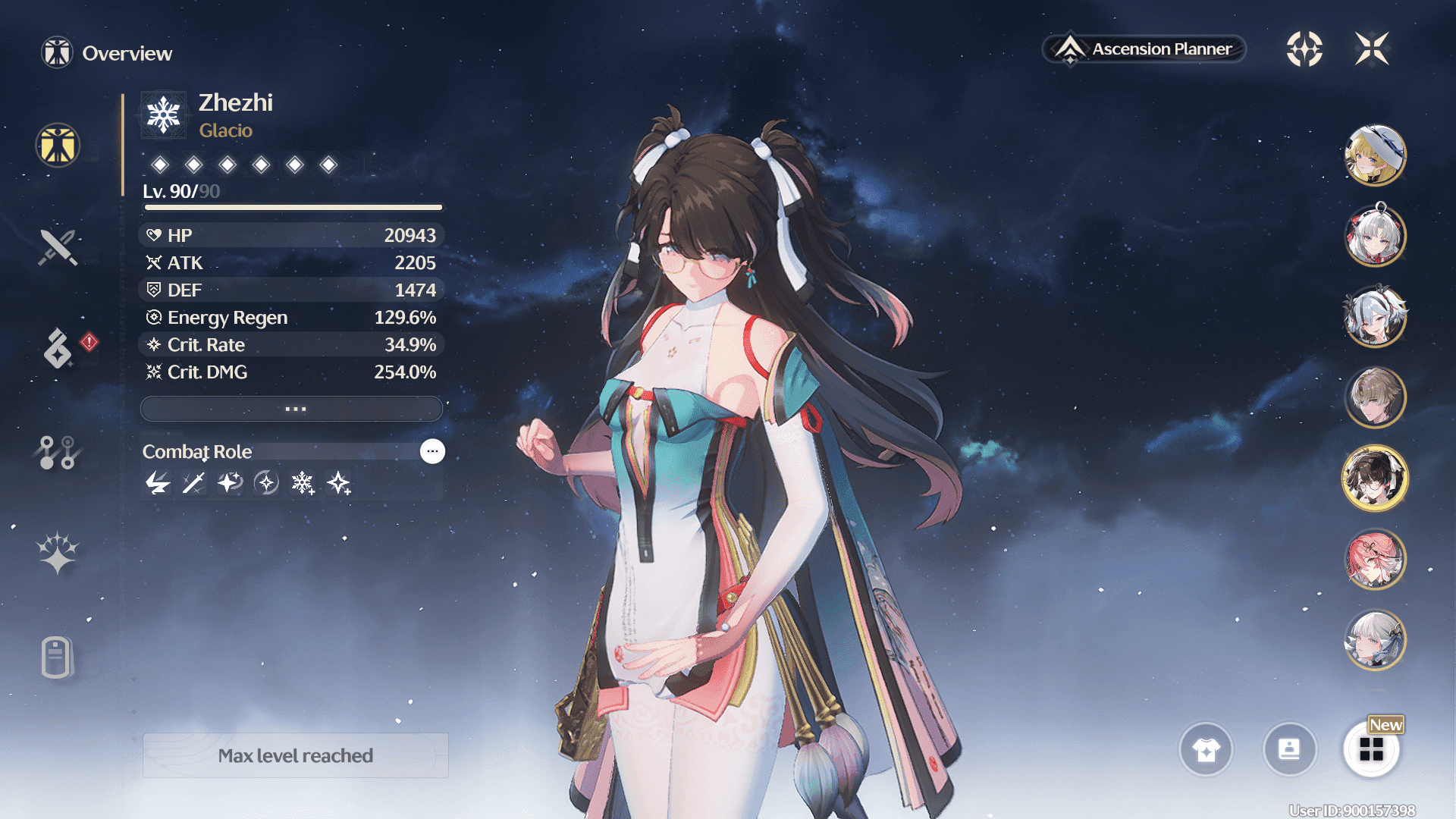1456x819 pixels.
Task: Switch to the Forte skill tree tab
Action: tap(57, 453)
